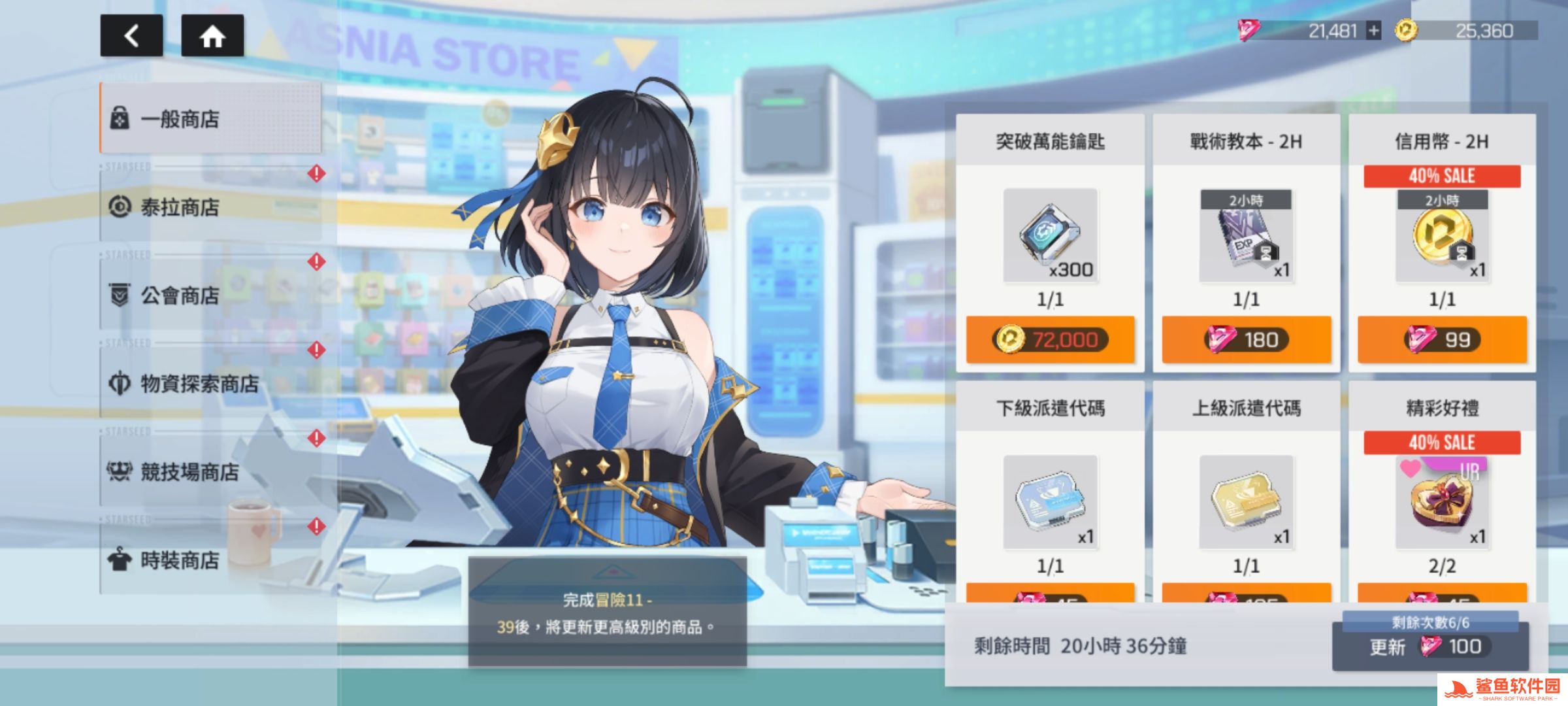Switch to the 競技場商店 tab

(x=210, y=472)
